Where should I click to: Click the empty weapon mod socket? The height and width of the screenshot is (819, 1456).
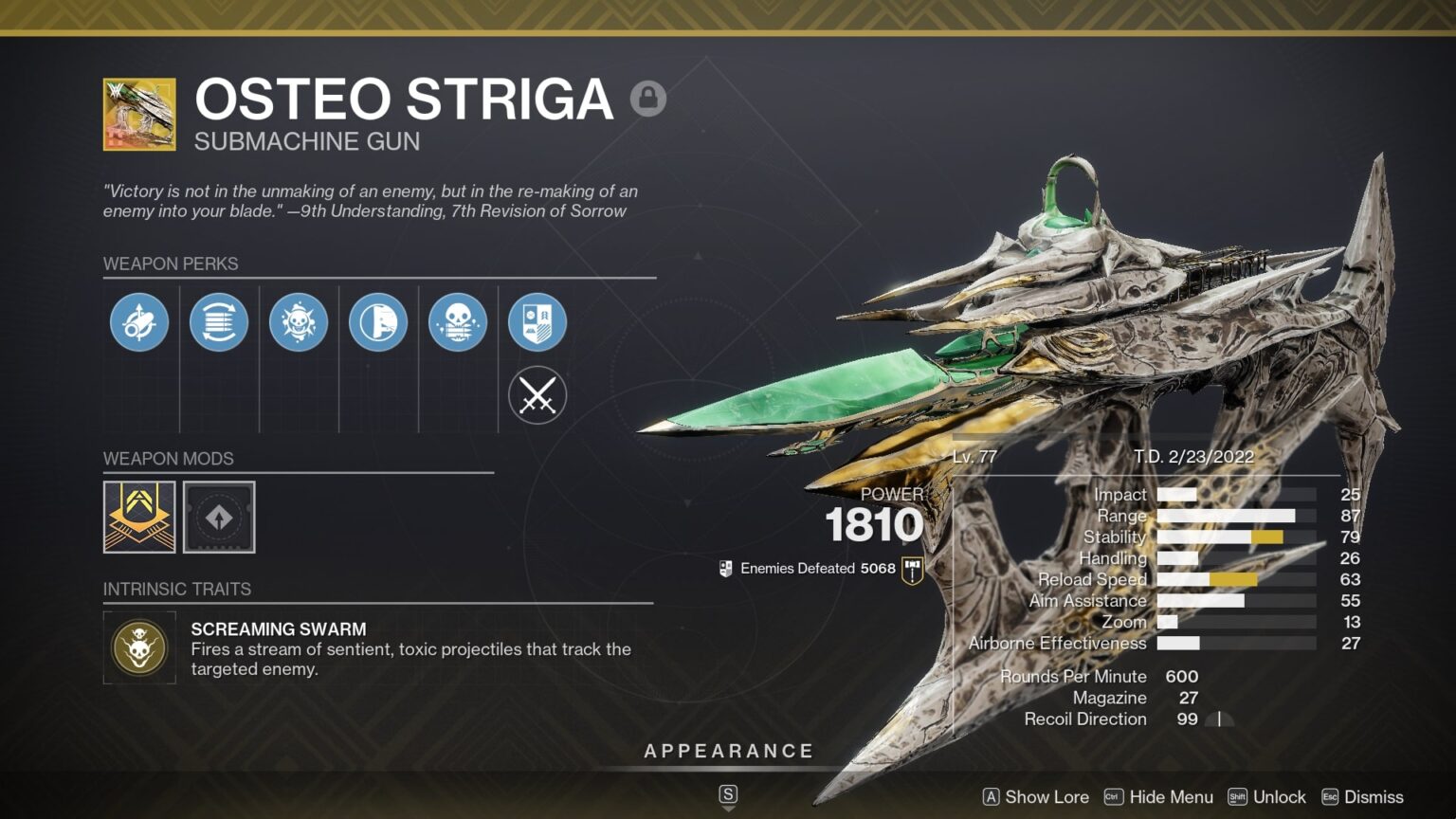tap(220, 517)
